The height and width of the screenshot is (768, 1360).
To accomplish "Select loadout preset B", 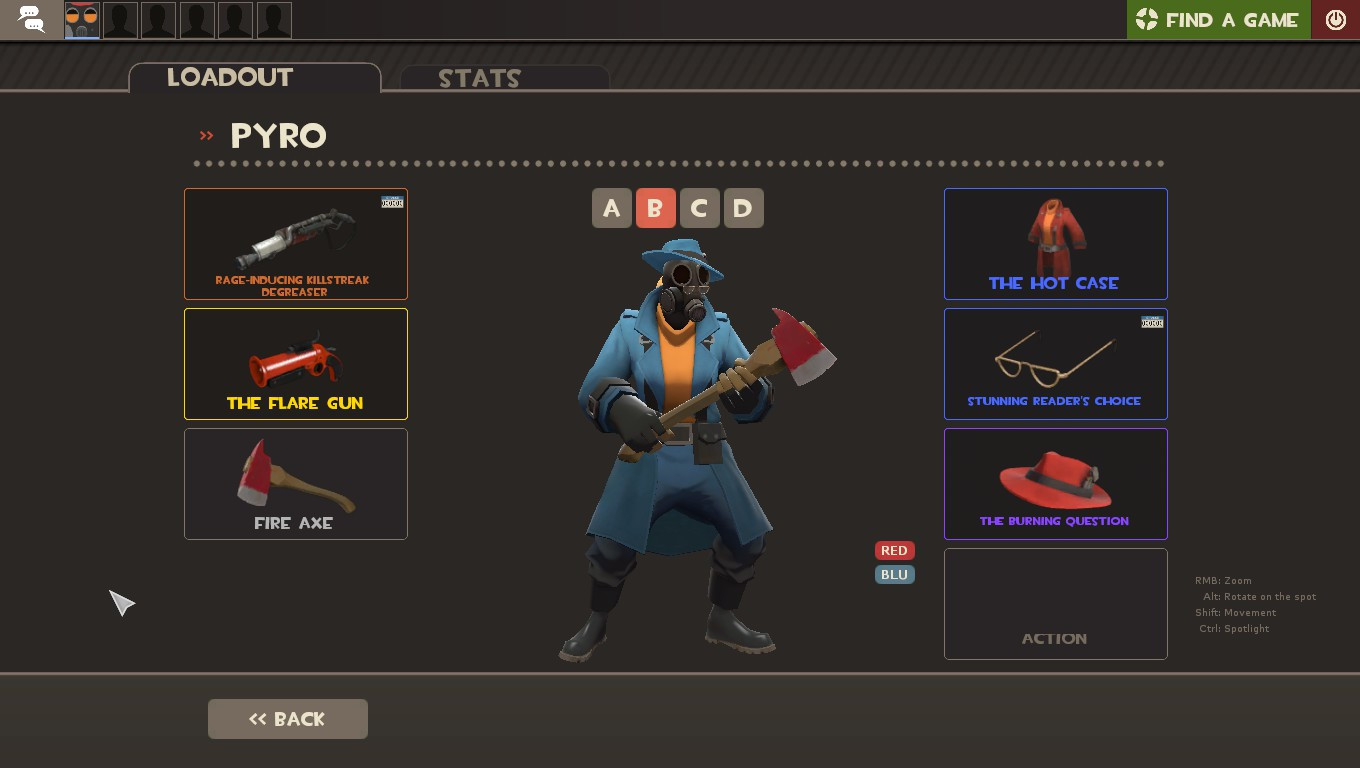I will (655, 208).
